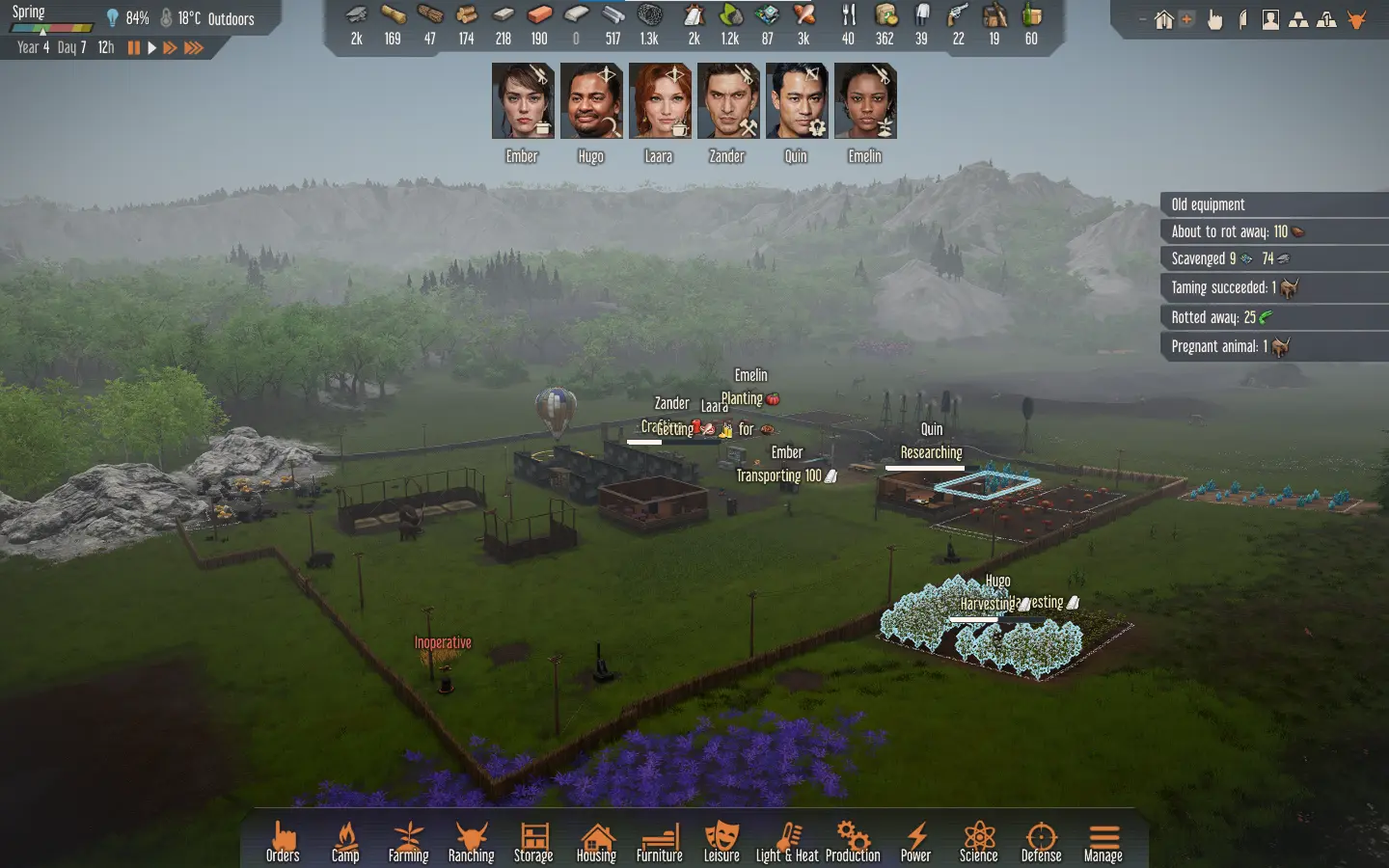Set game to fastest triple-arrow speed
The image size is (1389, 868).
tap(194, 47)
